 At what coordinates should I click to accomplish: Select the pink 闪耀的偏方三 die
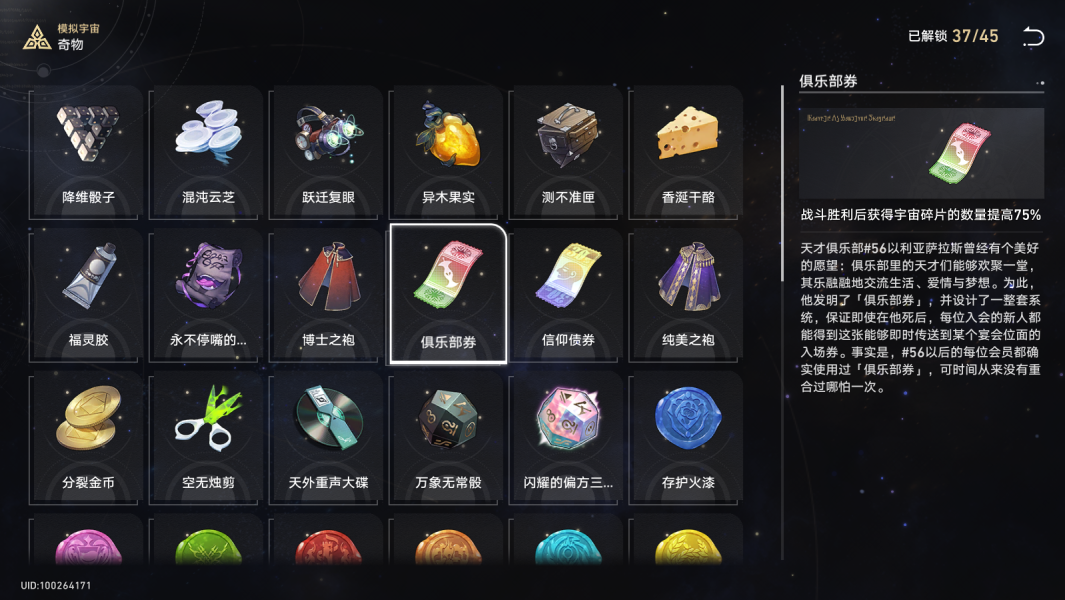pos(568,435)
